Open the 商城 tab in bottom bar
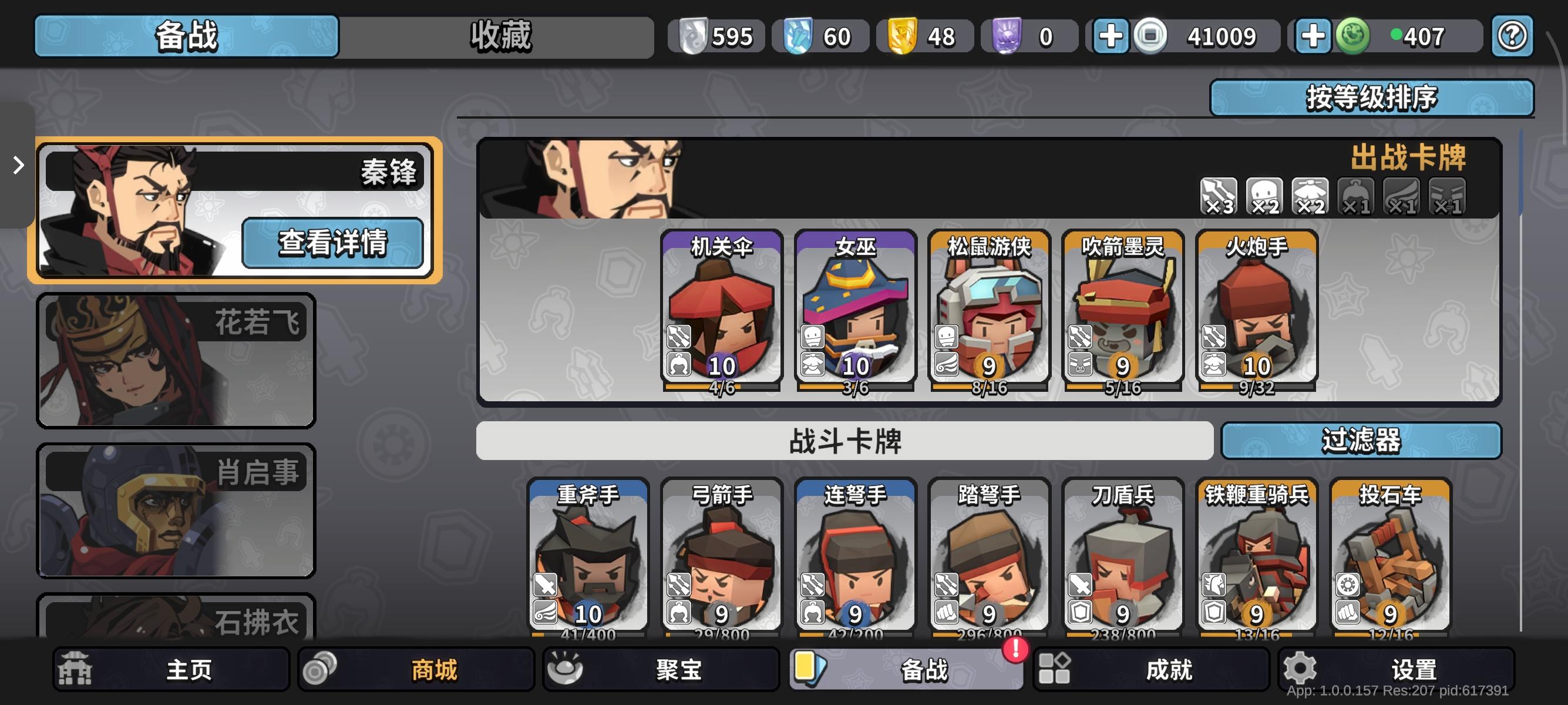This screenshot has height=705, width=1568. pyautogui.click(x=414, y=670)
